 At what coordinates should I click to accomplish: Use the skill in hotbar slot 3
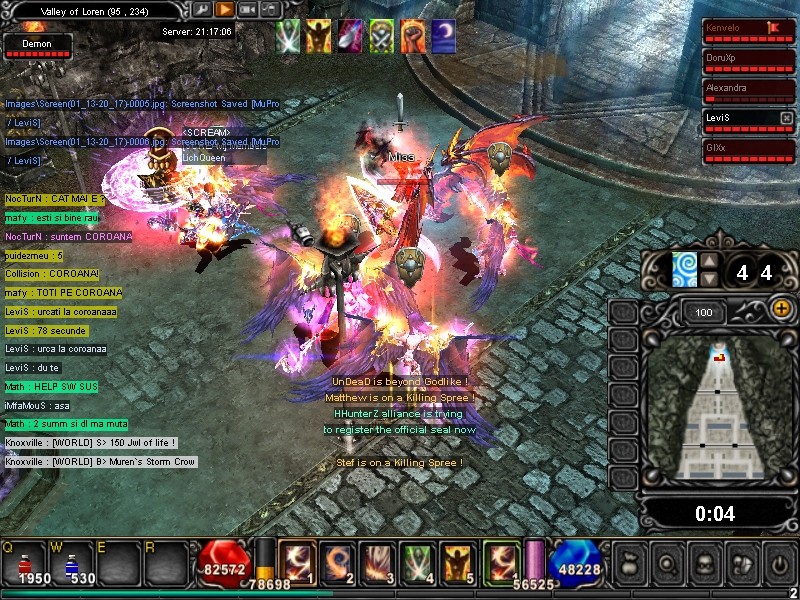(377, 562)
